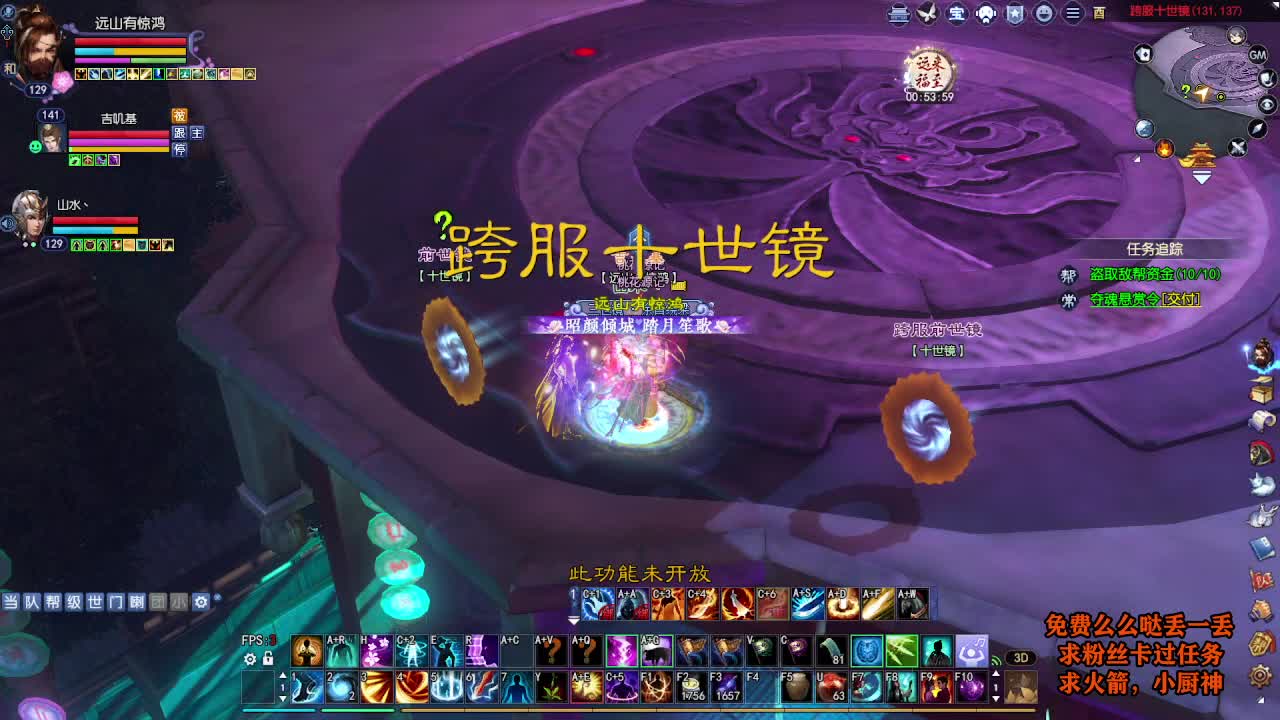
Task: Switch to the 世 world chat tab
Action: (x=95, y=602)
